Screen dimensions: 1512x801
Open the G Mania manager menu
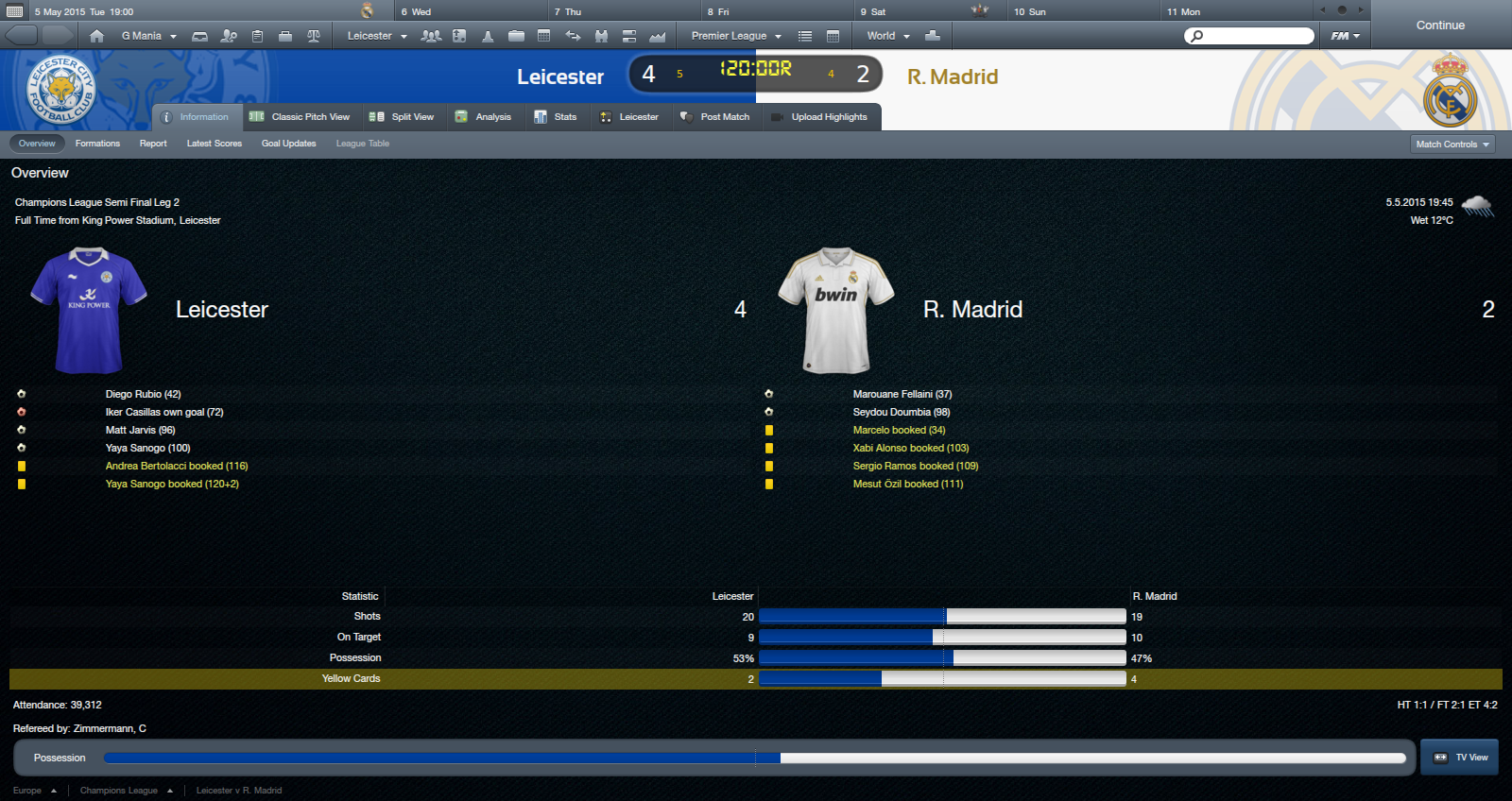tap(148, 36)
